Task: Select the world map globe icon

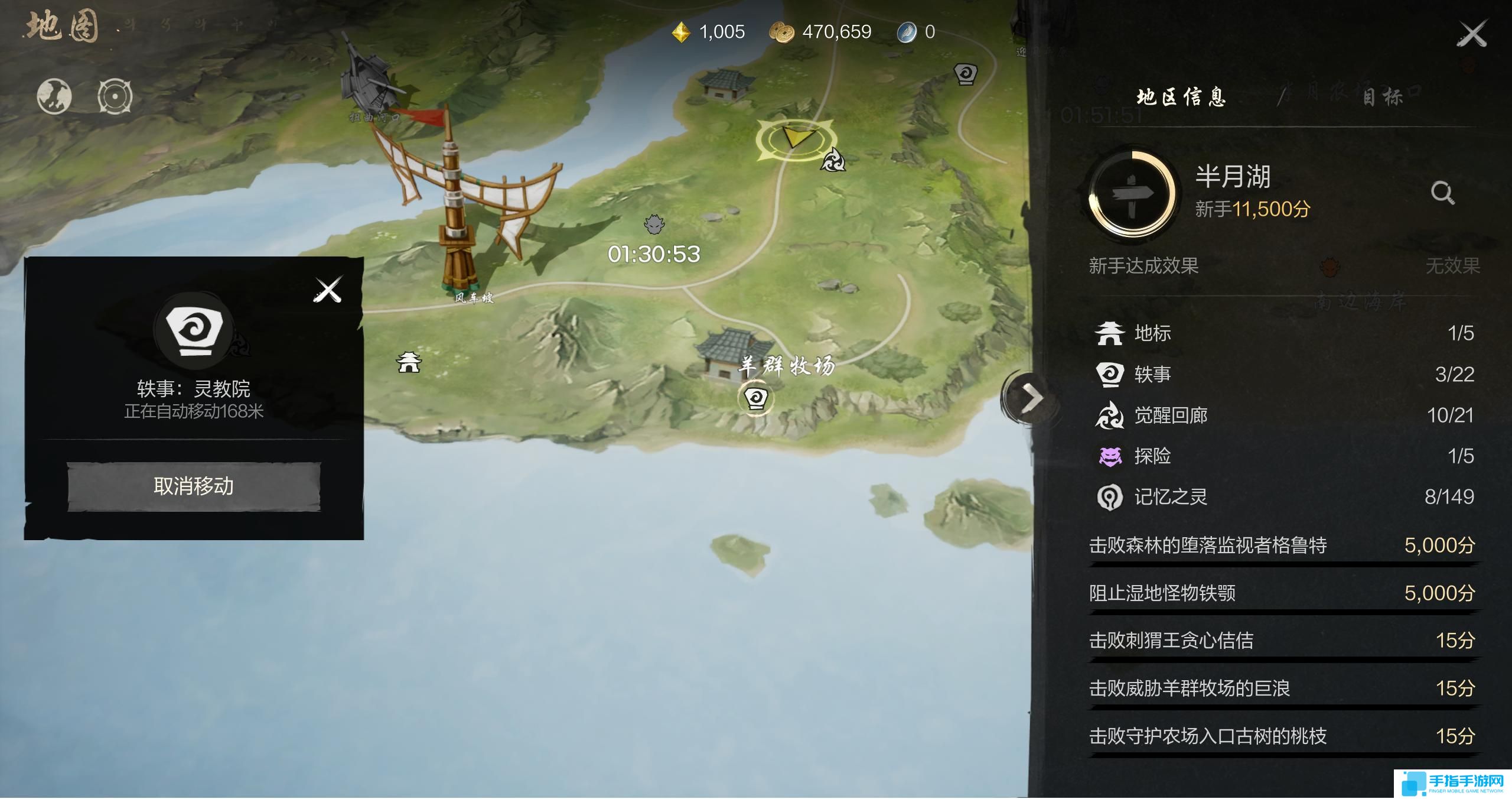Action: click(x=55, y=96)
